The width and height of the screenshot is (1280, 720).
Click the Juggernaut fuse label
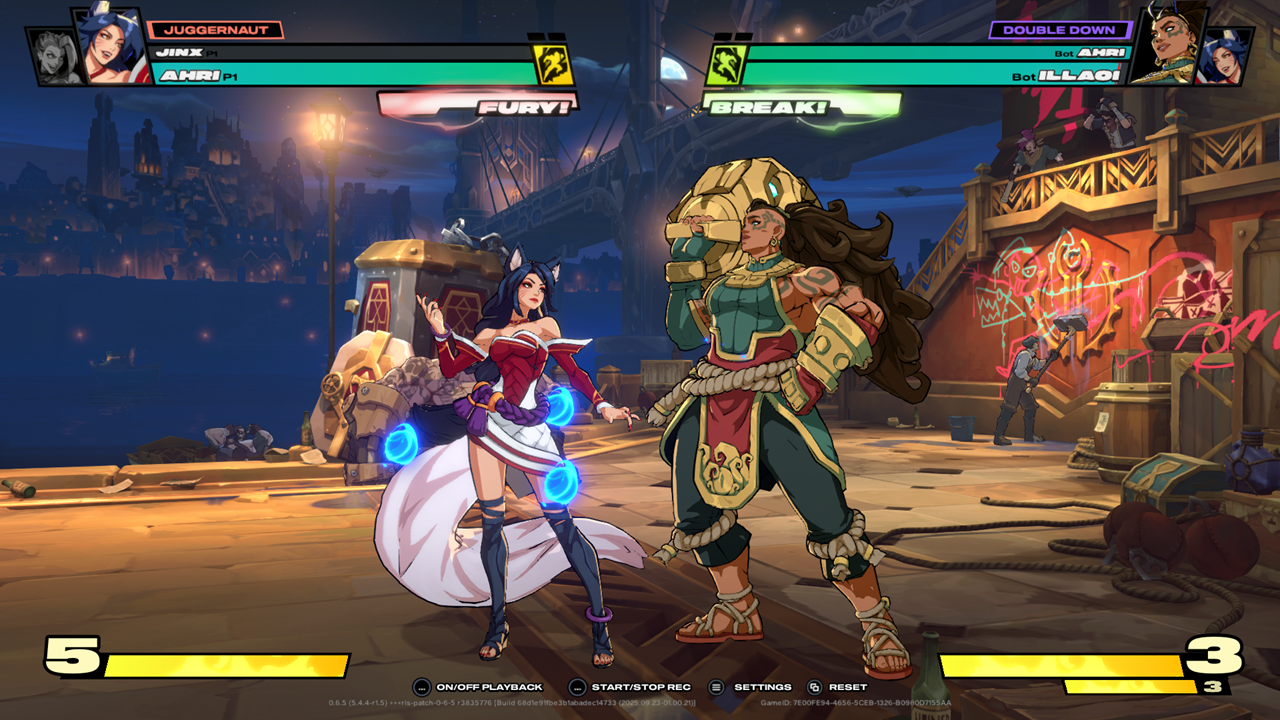click(214, 30)
